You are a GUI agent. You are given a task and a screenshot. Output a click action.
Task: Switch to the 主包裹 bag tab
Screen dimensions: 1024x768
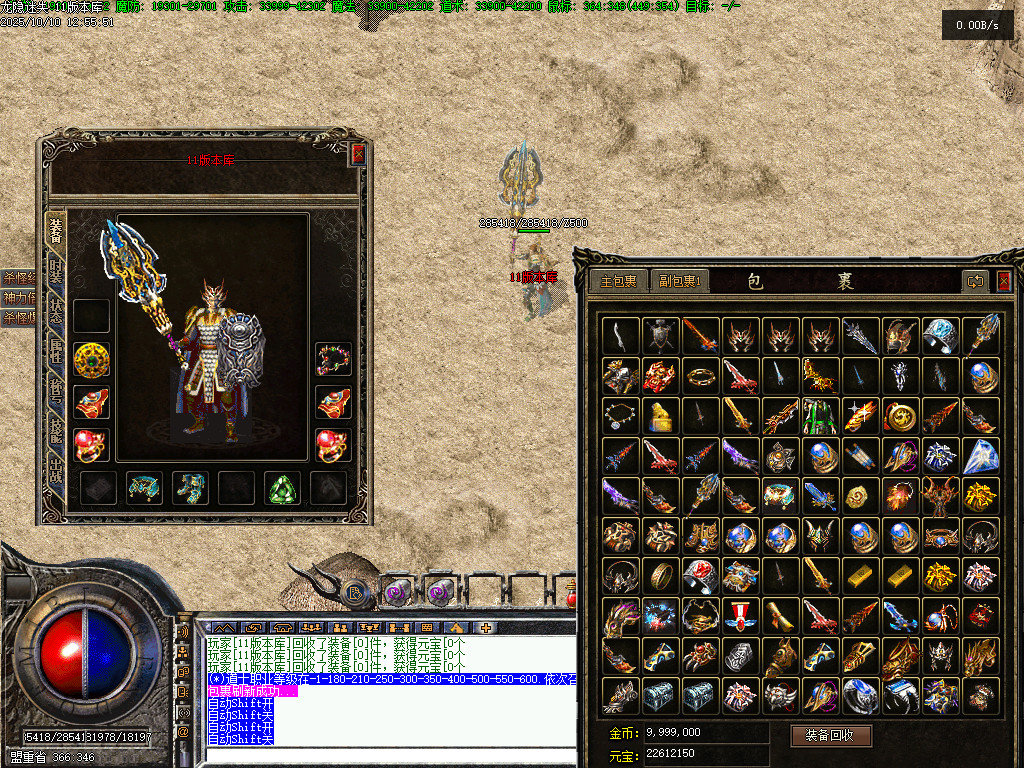click(618, 281)
